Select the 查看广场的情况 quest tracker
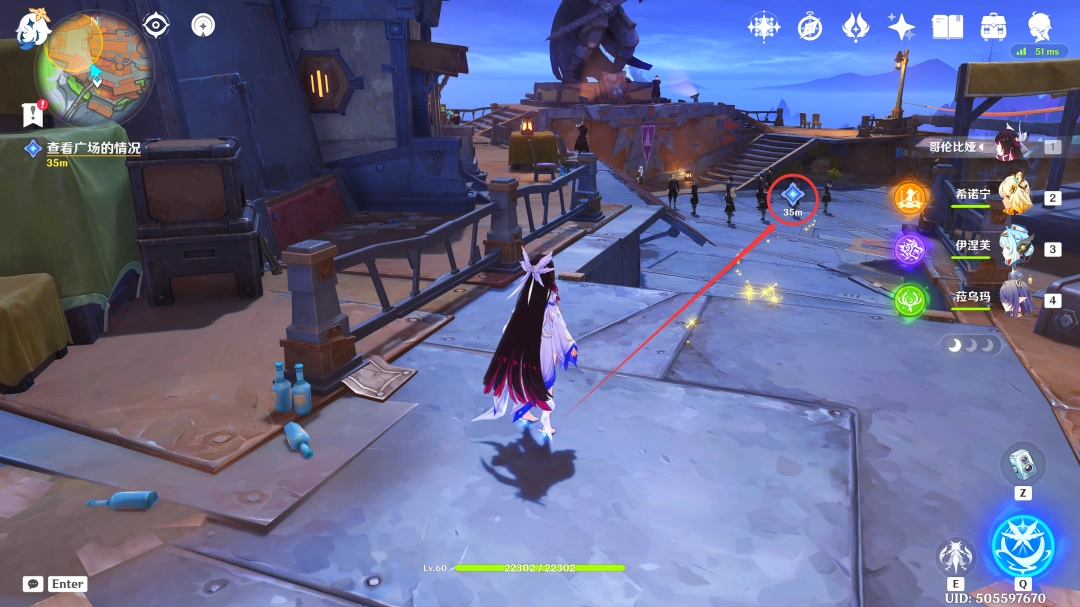The height and width of the screenshot is (607, 1080). 93,148
